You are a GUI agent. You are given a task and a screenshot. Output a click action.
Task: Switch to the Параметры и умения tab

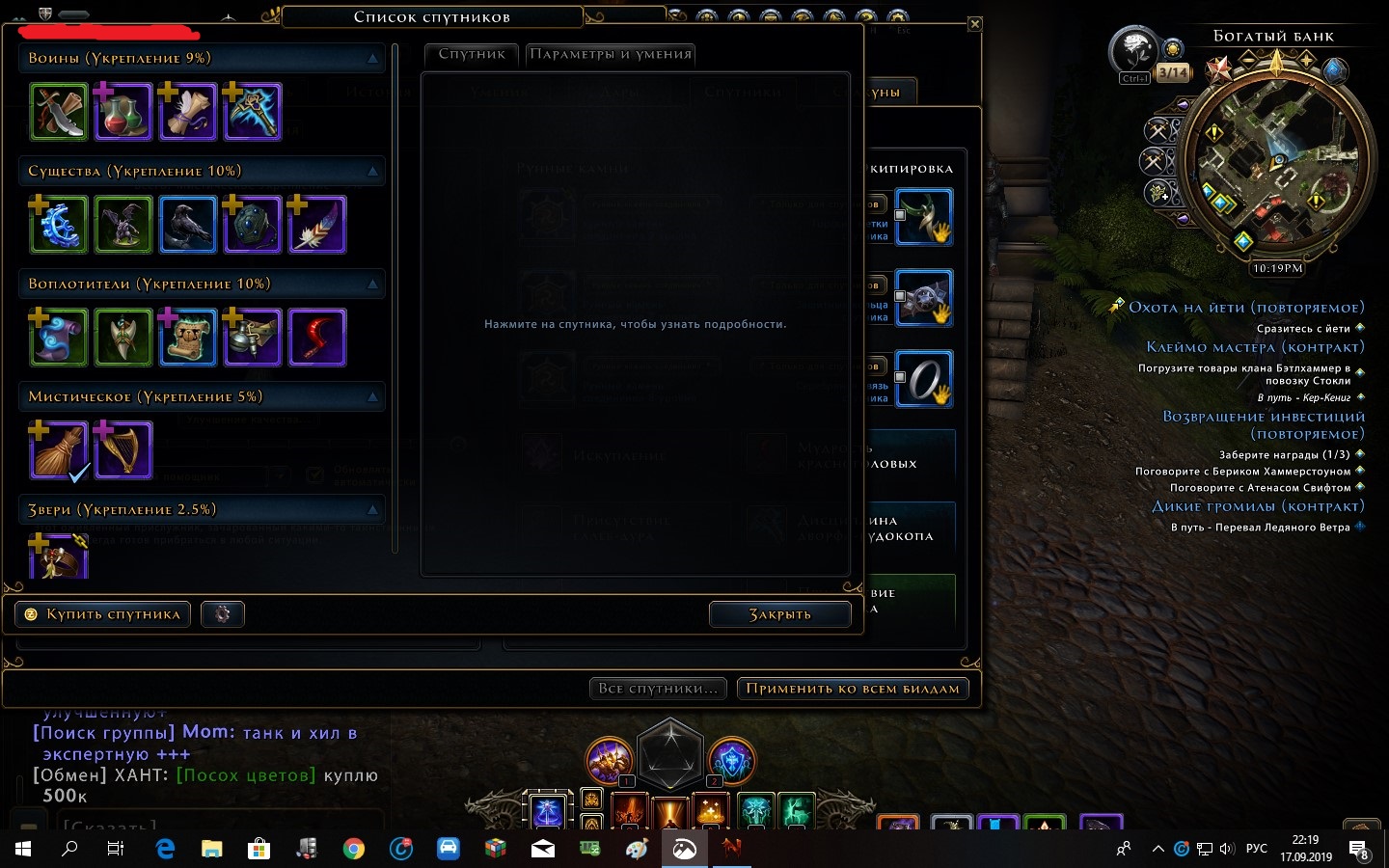[610, 54]
